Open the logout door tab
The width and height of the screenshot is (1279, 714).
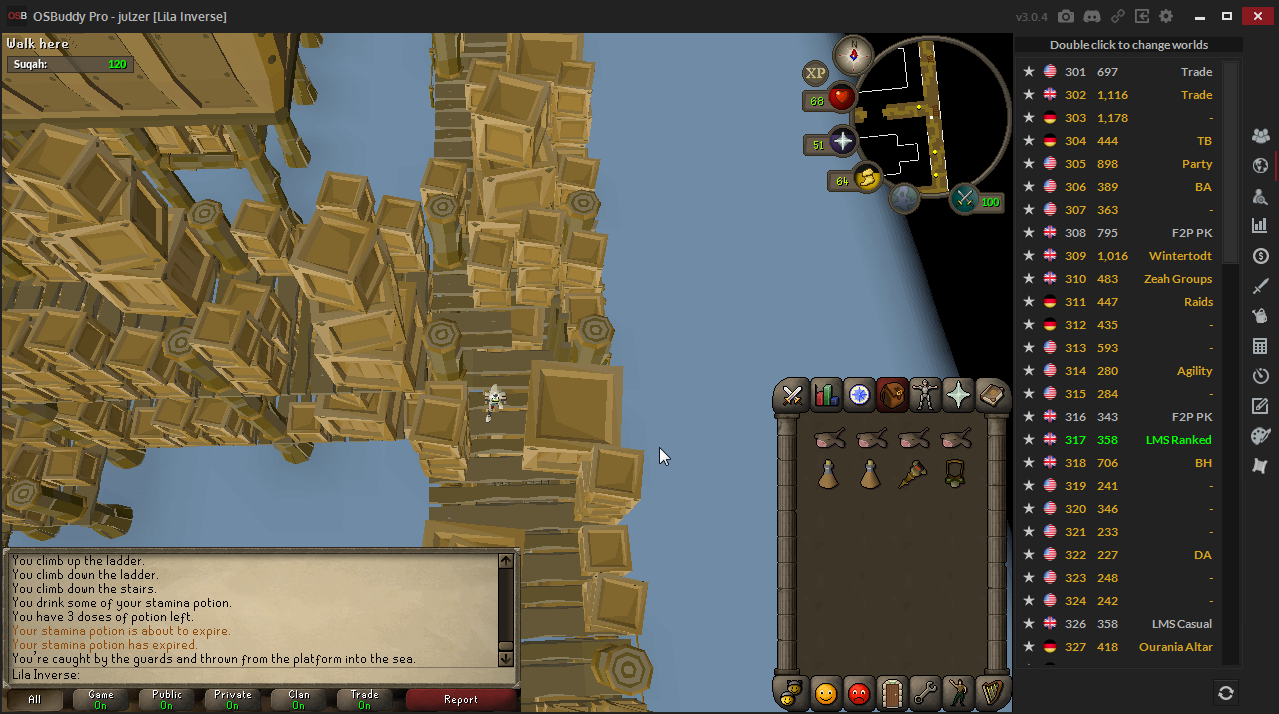(892, 692)
